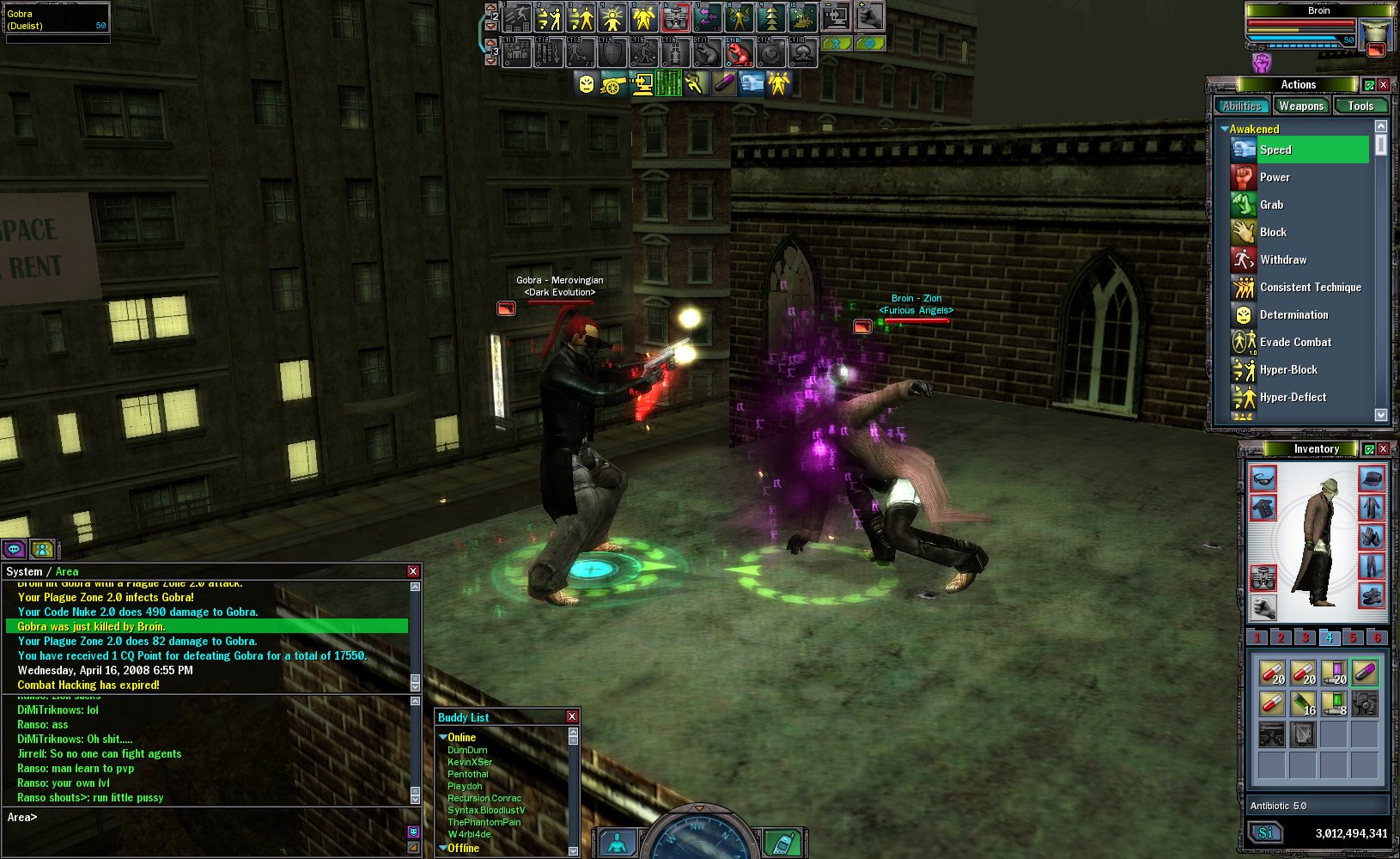Activate the Hyper-Block ability
The height and width of the screenshot is (859, 1400).
pos(1288,369)
